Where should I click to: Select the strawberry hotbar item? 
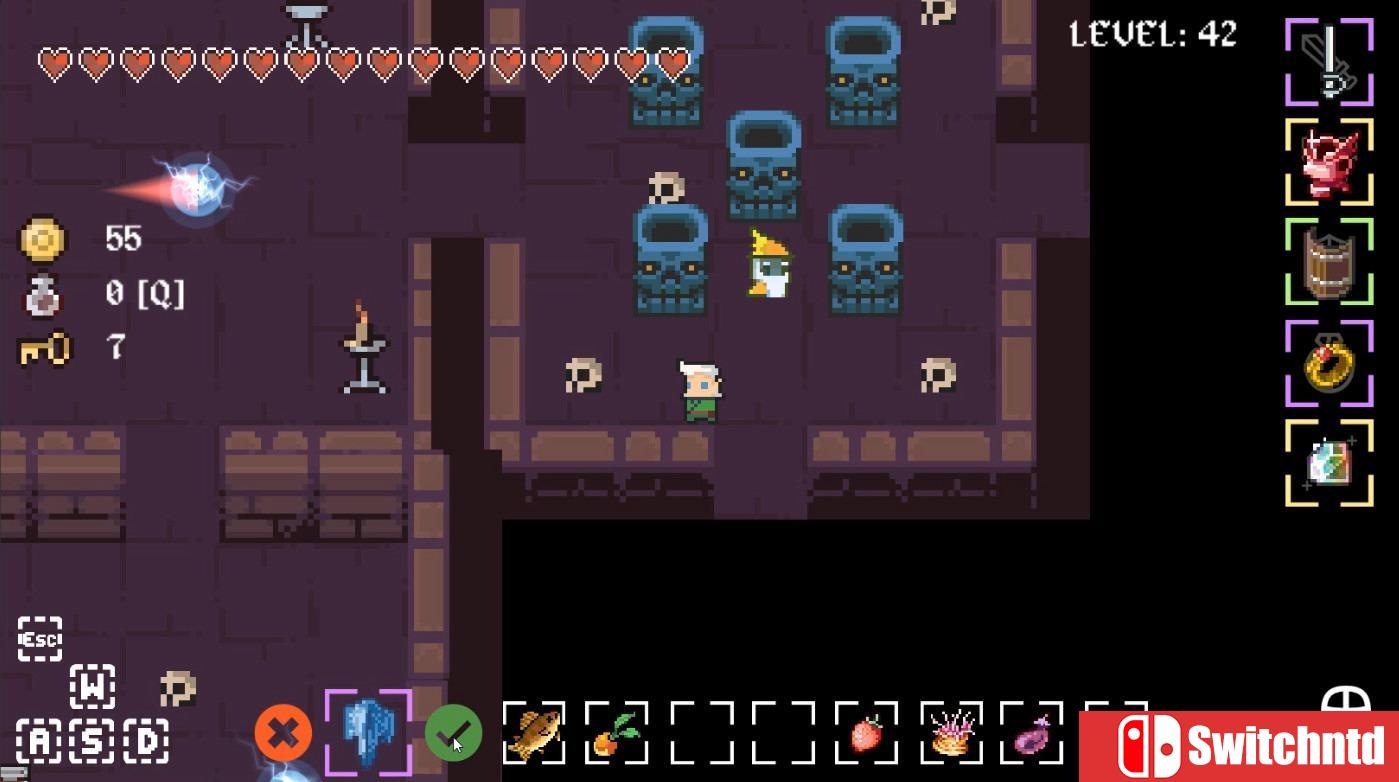pyautogui.click(x=868, y=733)
